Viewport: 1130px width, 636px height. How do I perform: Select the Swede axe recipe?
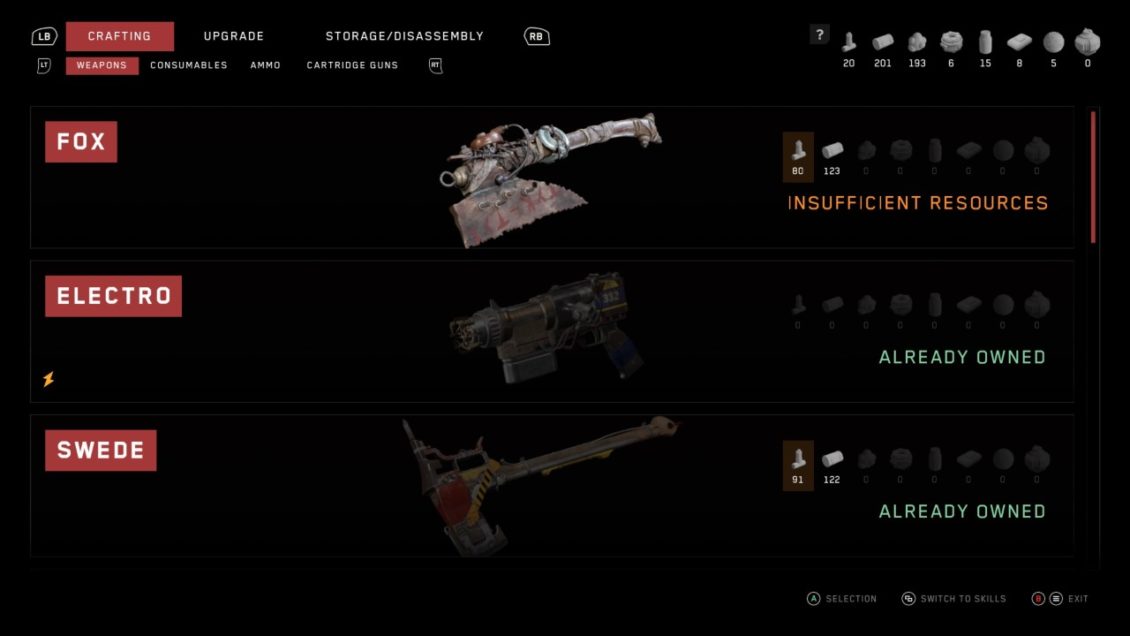551,485
